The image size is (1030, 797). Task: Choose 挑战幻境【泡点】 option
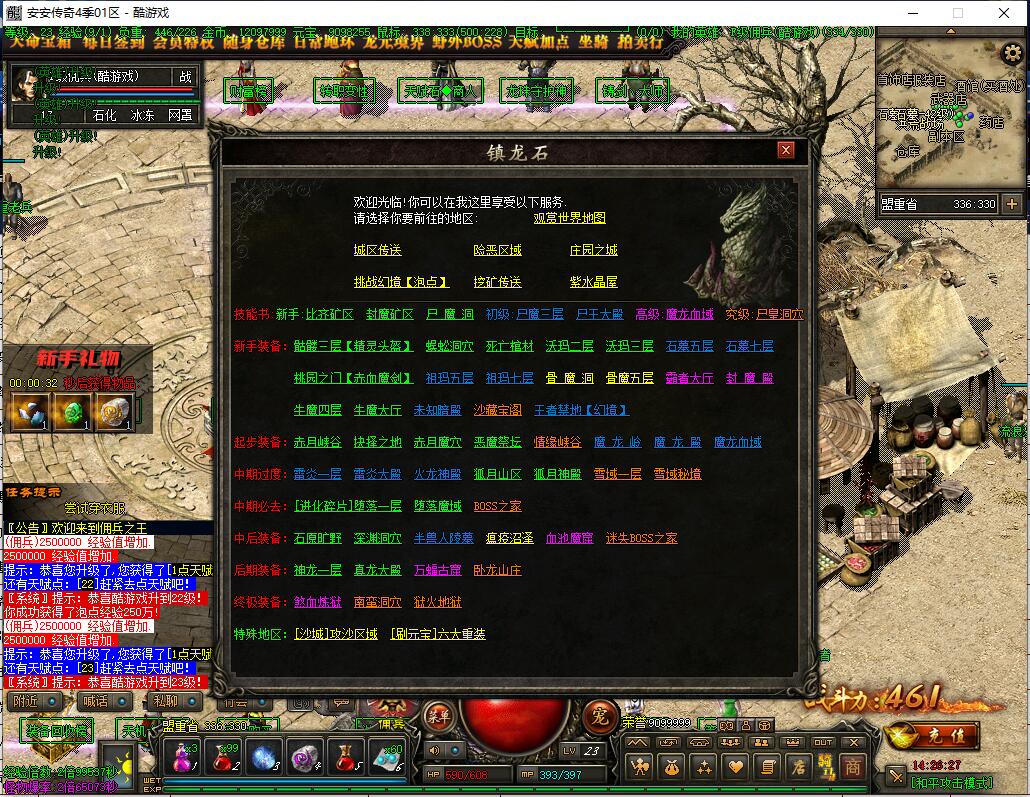click(401, 282)
